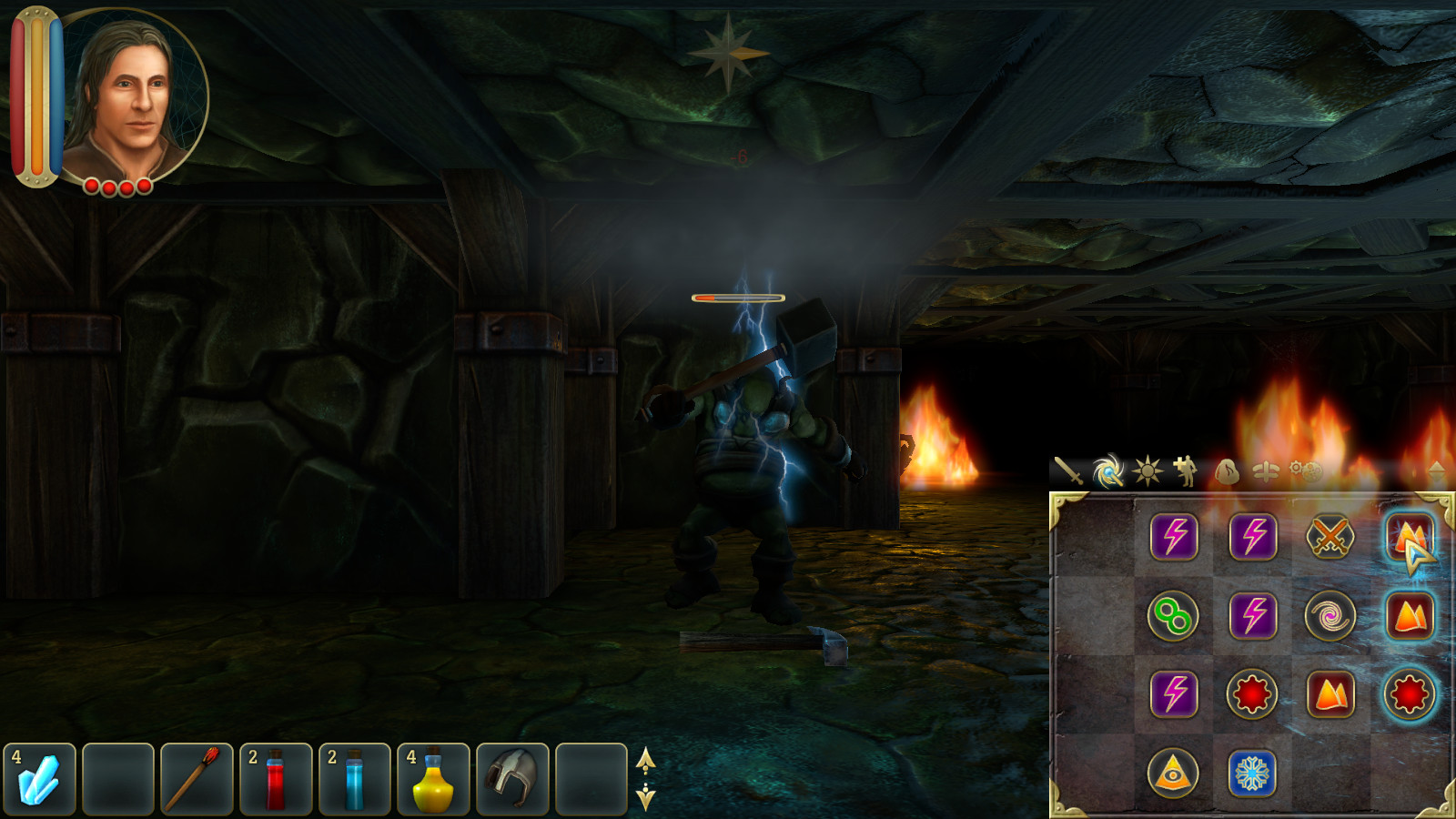
Task: Equip the helmet from the hotbar
Action: [512, 780]
